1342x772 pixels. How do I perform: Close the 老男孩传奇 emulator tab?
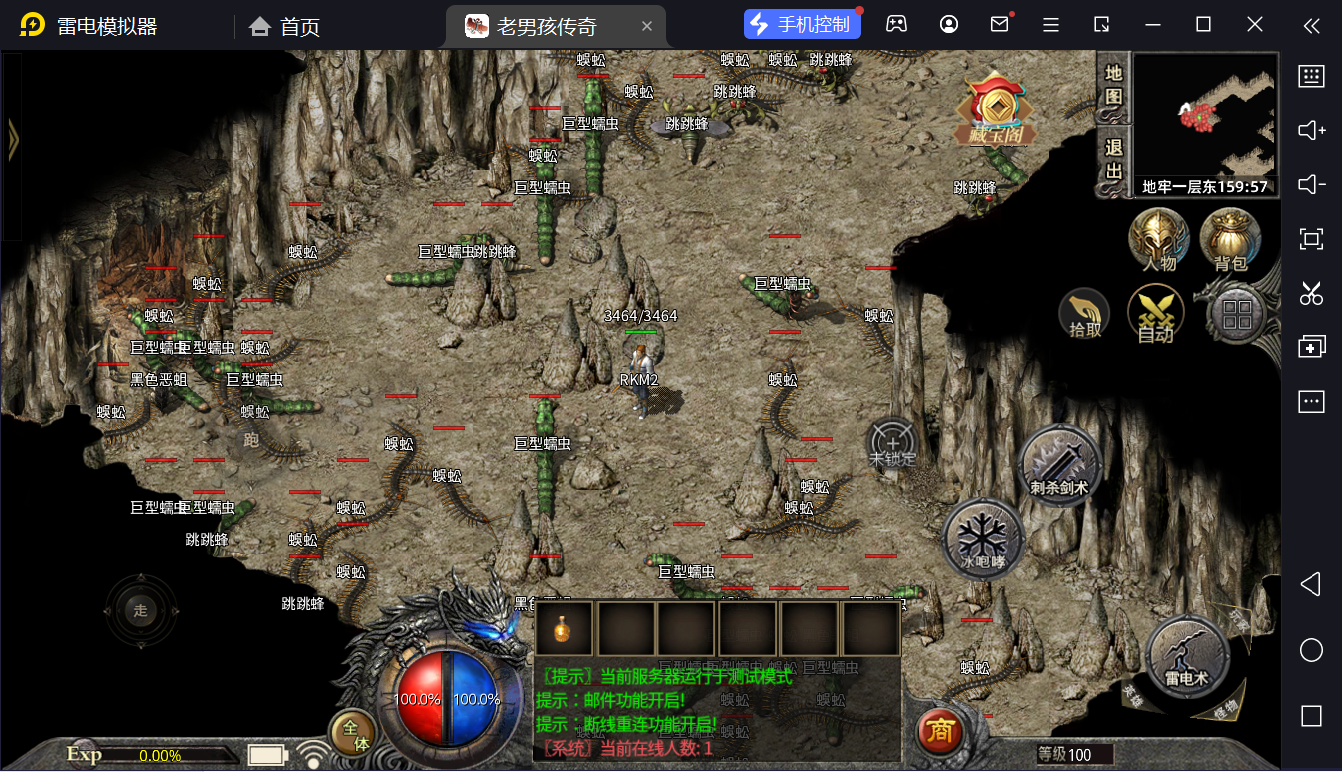point(647,26)
